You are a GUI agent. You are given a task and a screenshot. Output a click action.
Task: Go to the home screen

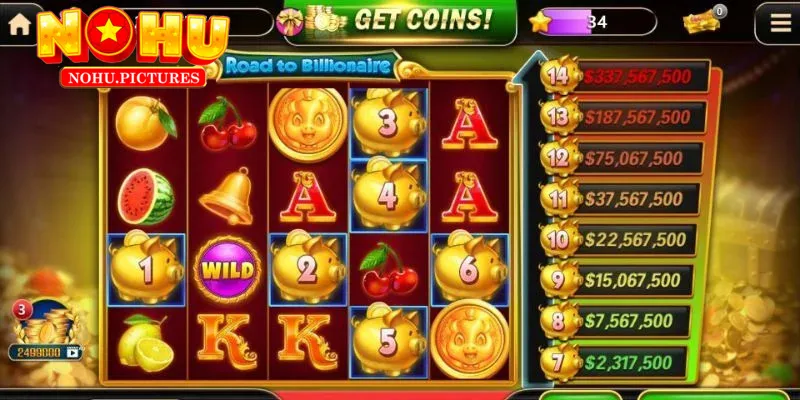tap(18, 24)
